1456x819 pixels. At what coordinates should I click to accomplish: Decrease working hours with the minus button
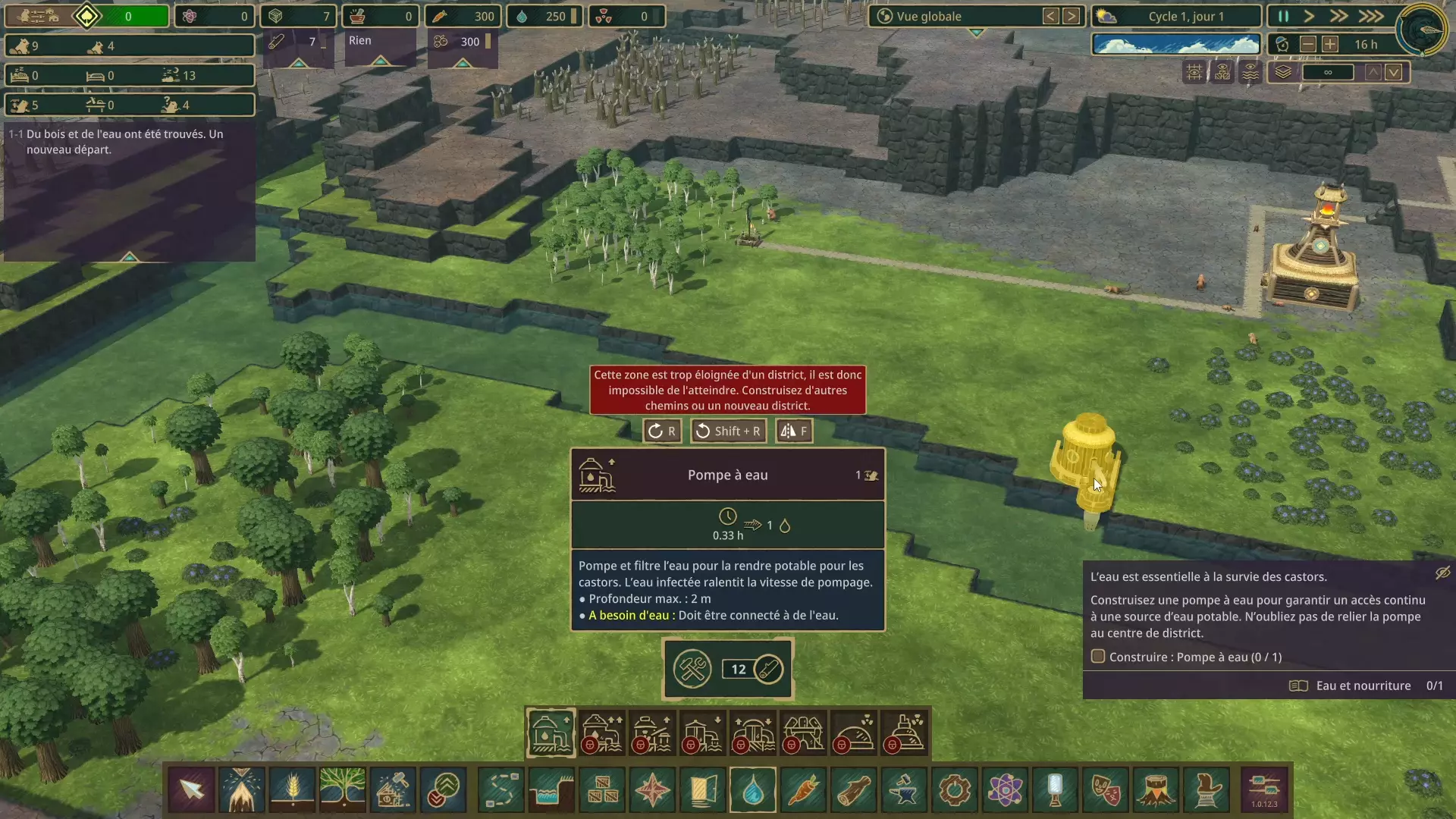coord(1307,44)
